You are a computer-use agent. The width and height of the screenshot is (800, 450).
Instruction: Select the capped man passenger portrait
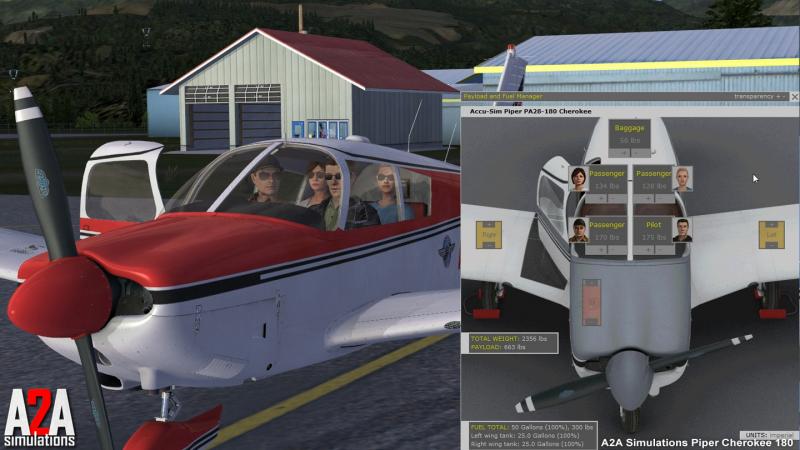(x=577, y=231)
